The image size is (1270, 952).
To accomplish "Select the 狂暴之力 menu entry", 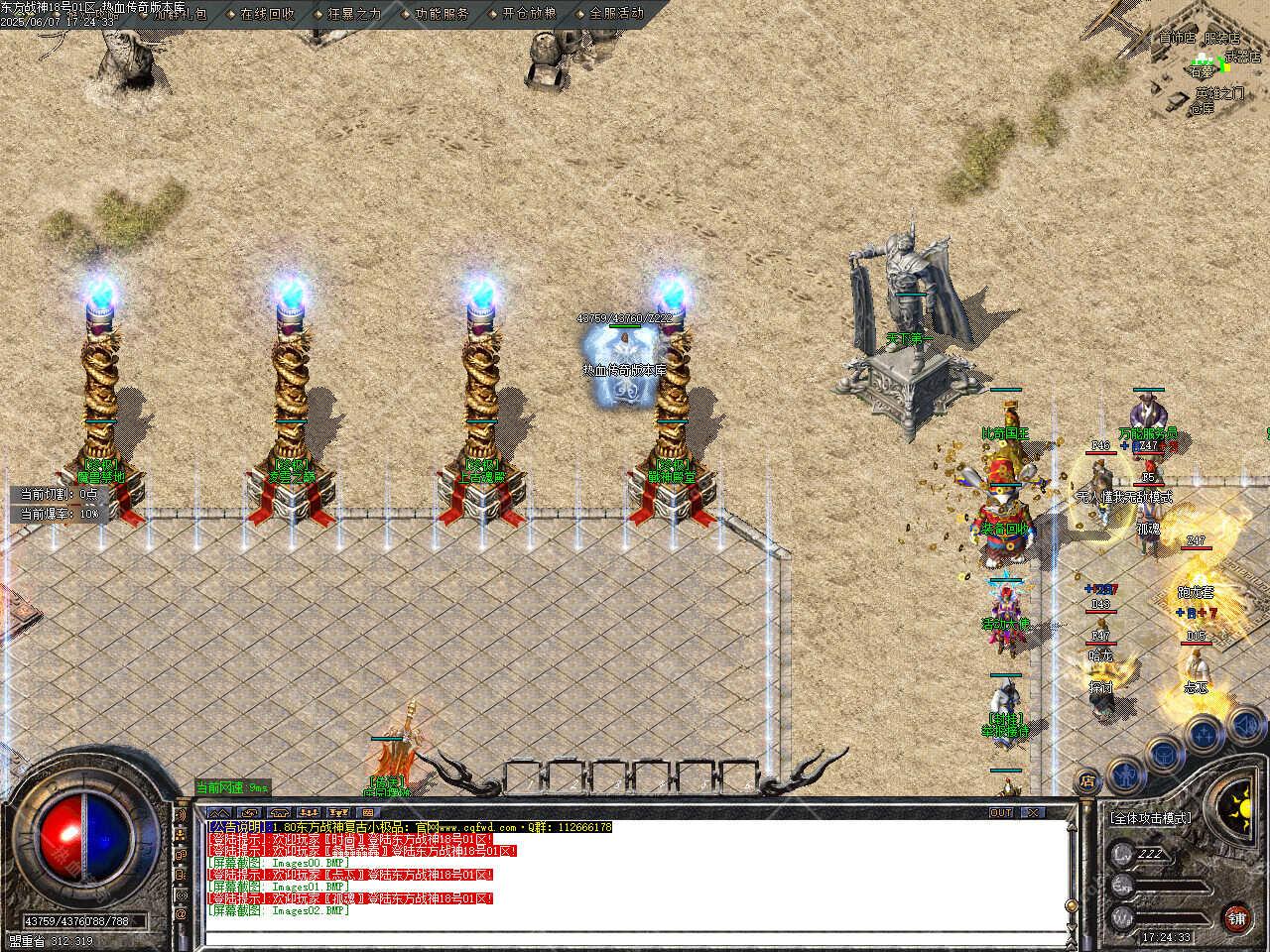I will [353, 14].
